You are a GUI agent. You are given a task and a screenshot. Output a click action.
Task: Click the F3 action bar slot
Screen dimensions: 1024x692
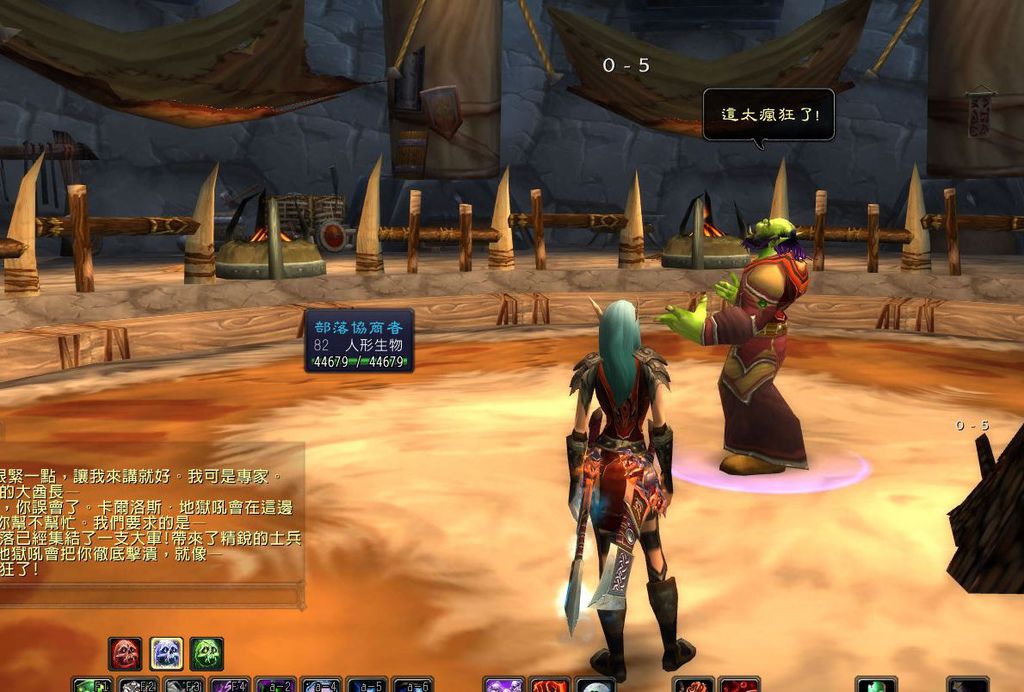[x=184, y=685]
